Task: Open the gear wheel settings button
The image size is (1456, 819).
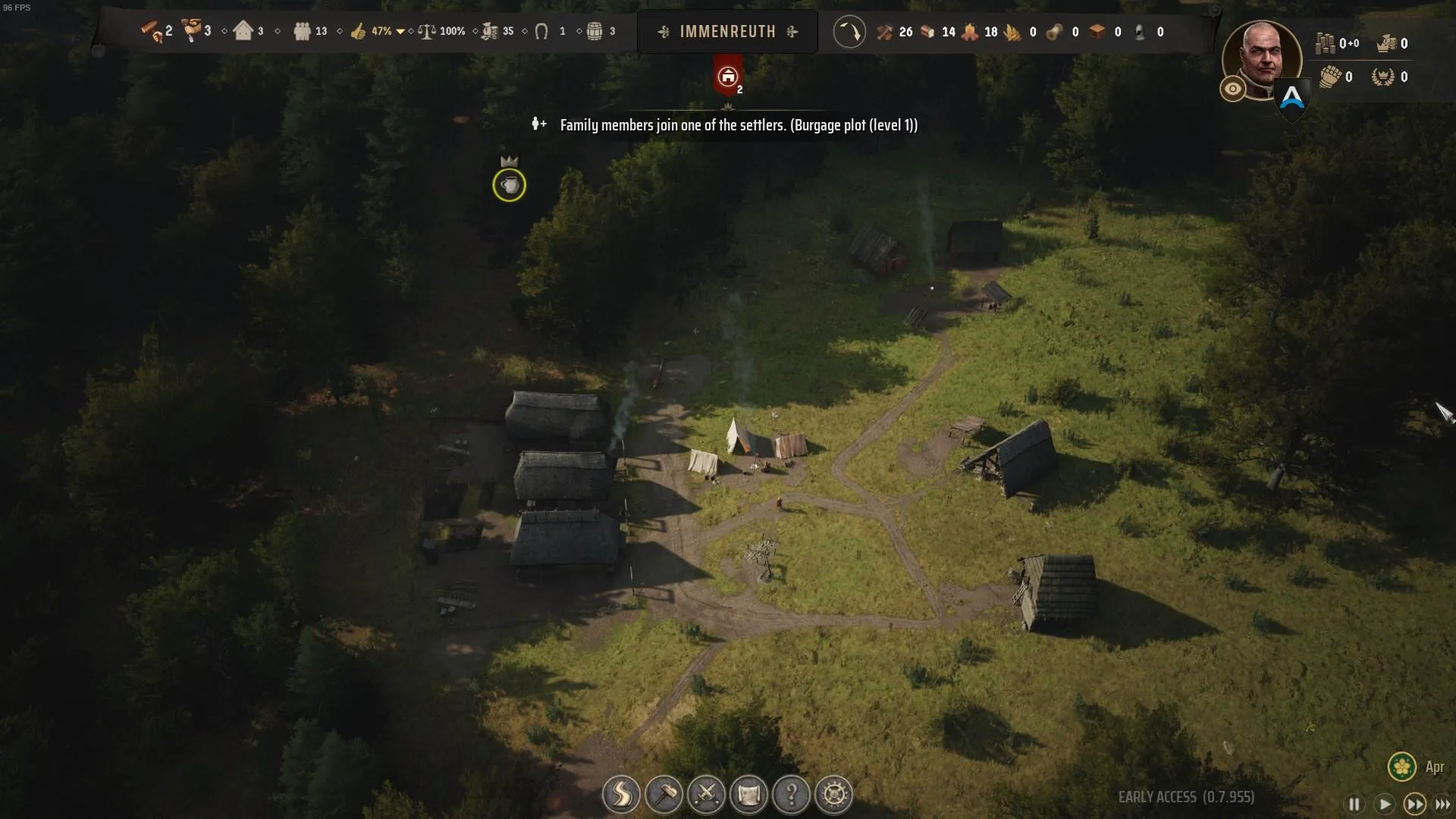Action: point(834,795)
